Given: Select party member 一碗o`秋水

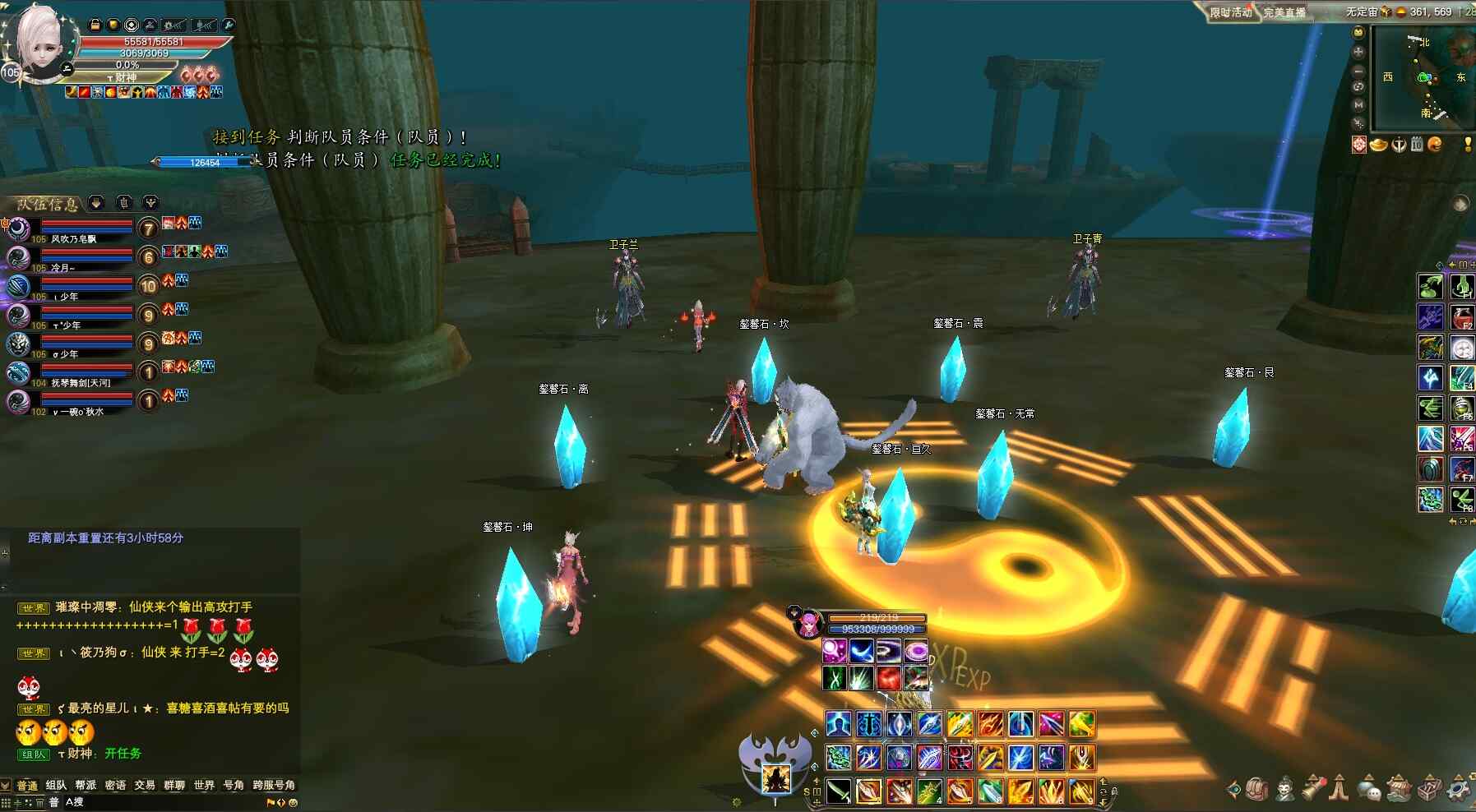Looking at the screenshot, I should 78,412.
